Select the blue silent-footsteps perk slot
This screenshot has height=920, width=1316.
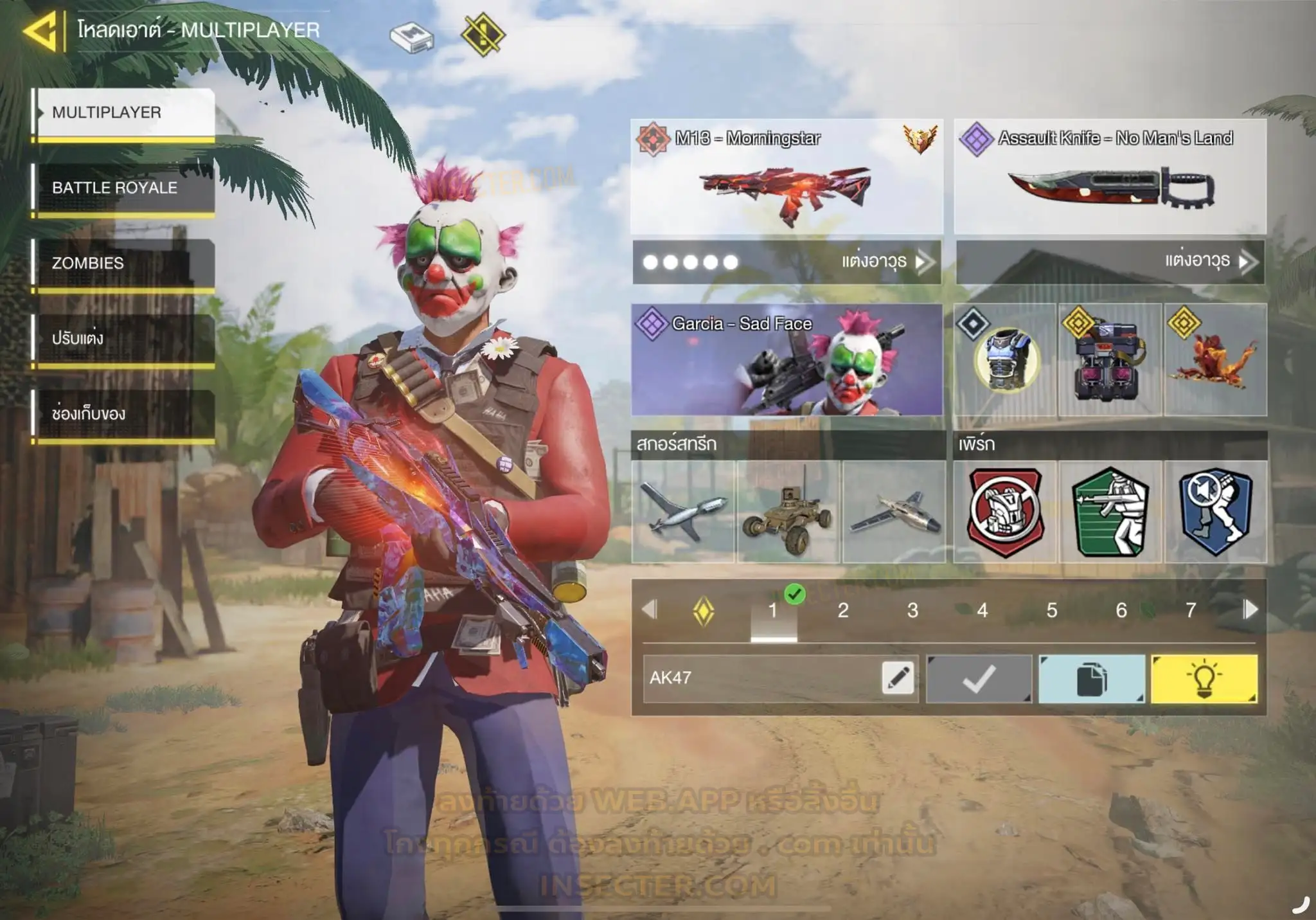[1215, 512]
